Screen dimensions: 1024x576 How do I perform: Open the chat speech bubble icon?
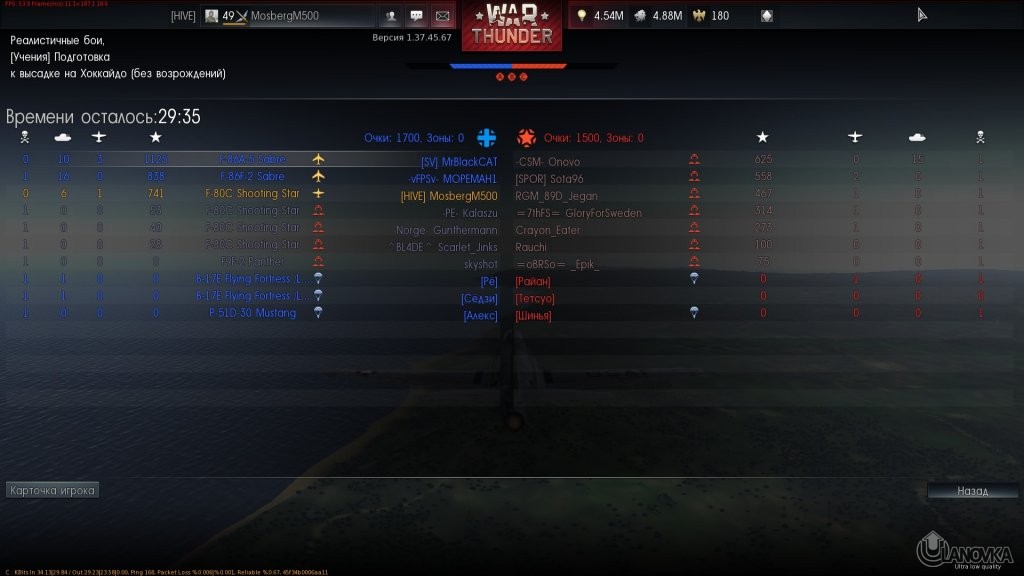pyautogui.click(x=416, y=16)
